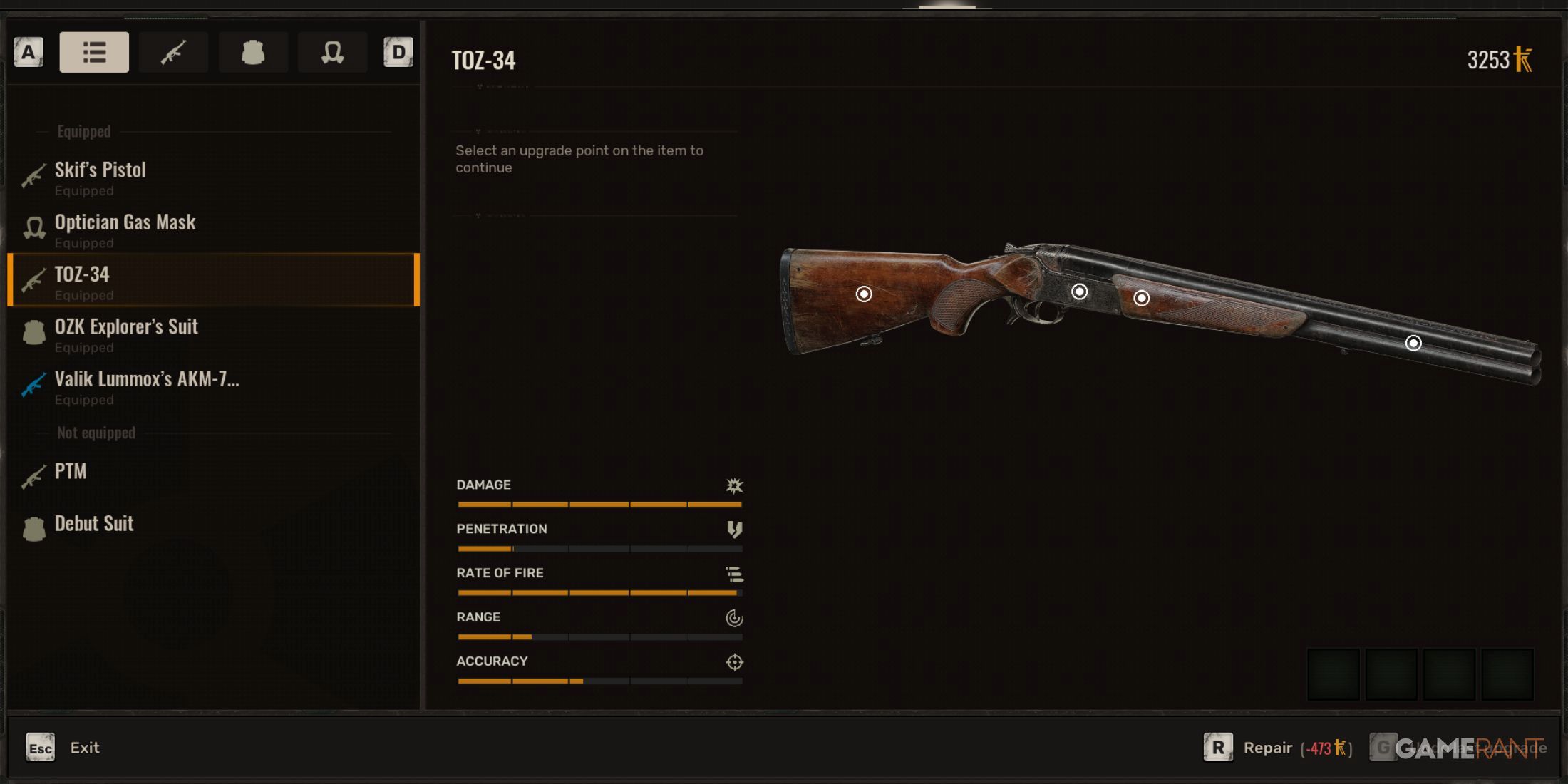Choose the handguard upgrade point

point(1141,298)
